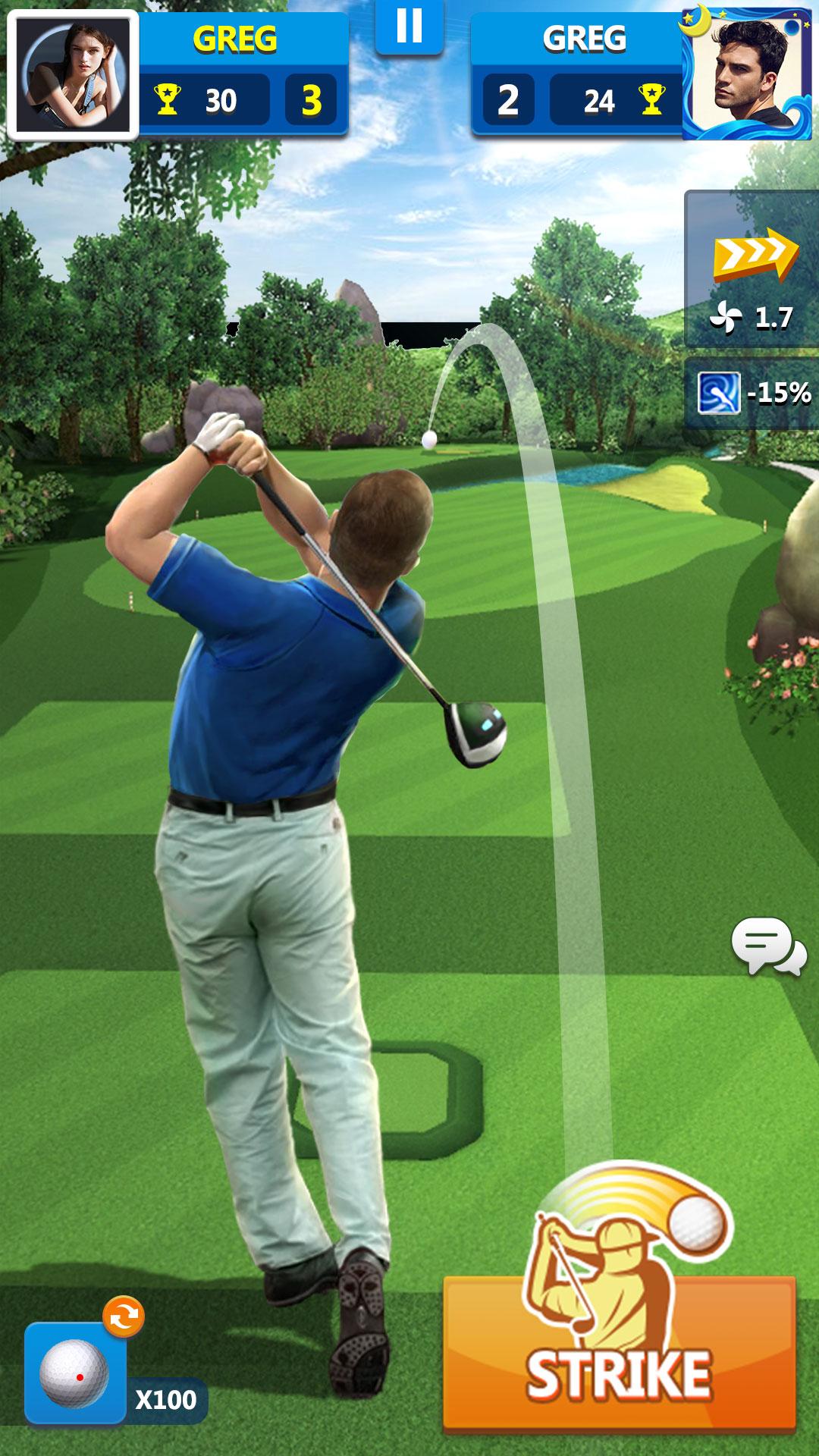
Task: Tap the orange swap arrows icon
Action: (124, 1316)
